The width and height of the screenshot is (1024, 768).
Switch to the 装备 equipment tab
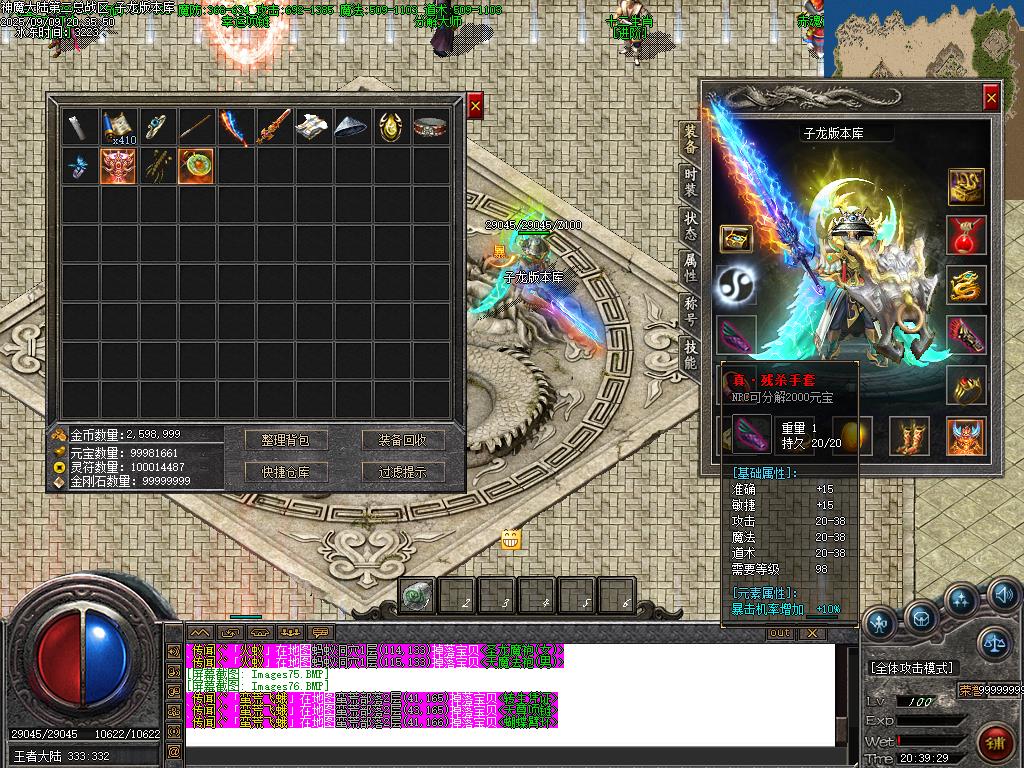point(690,140)
